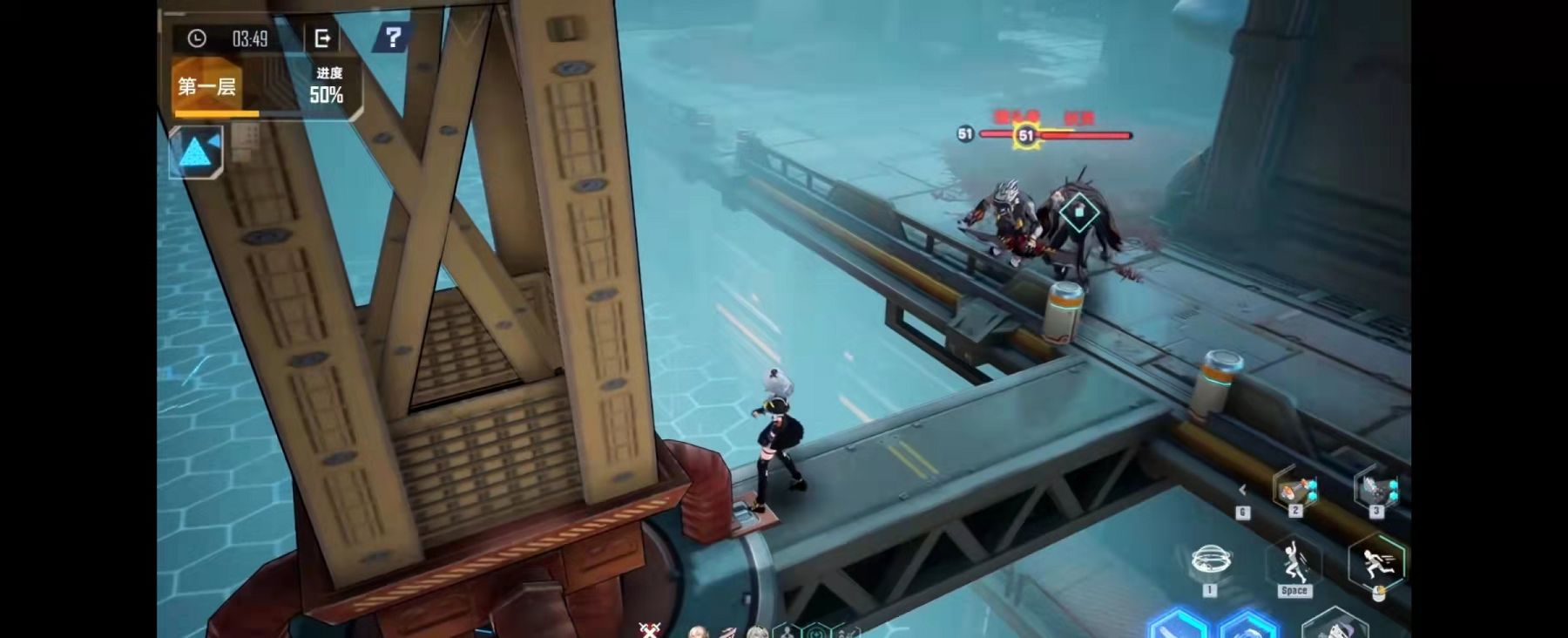
Task: Expand the item bar with the left arrow
Action: pyautogui.click(x=1242, y=490)
